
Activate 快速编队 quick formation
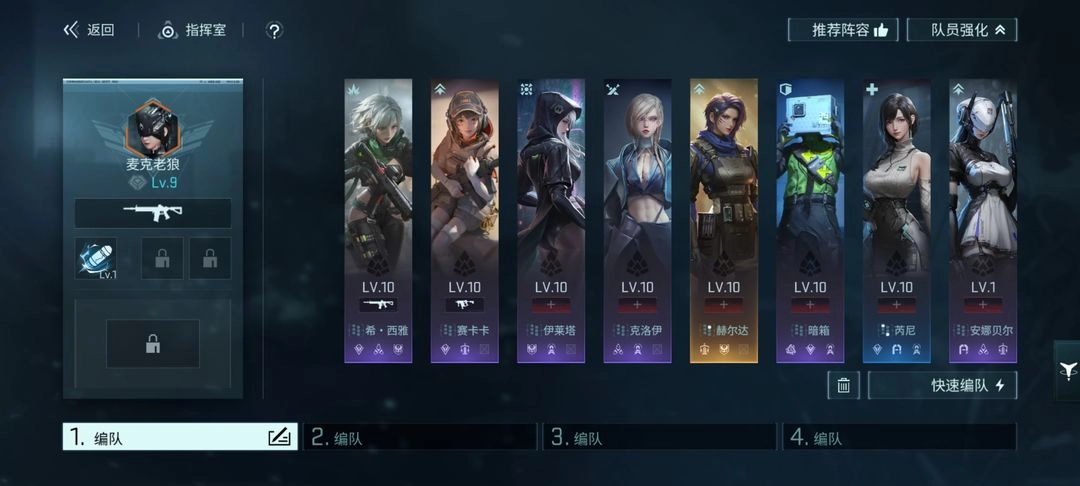click(x=942, y=385)
